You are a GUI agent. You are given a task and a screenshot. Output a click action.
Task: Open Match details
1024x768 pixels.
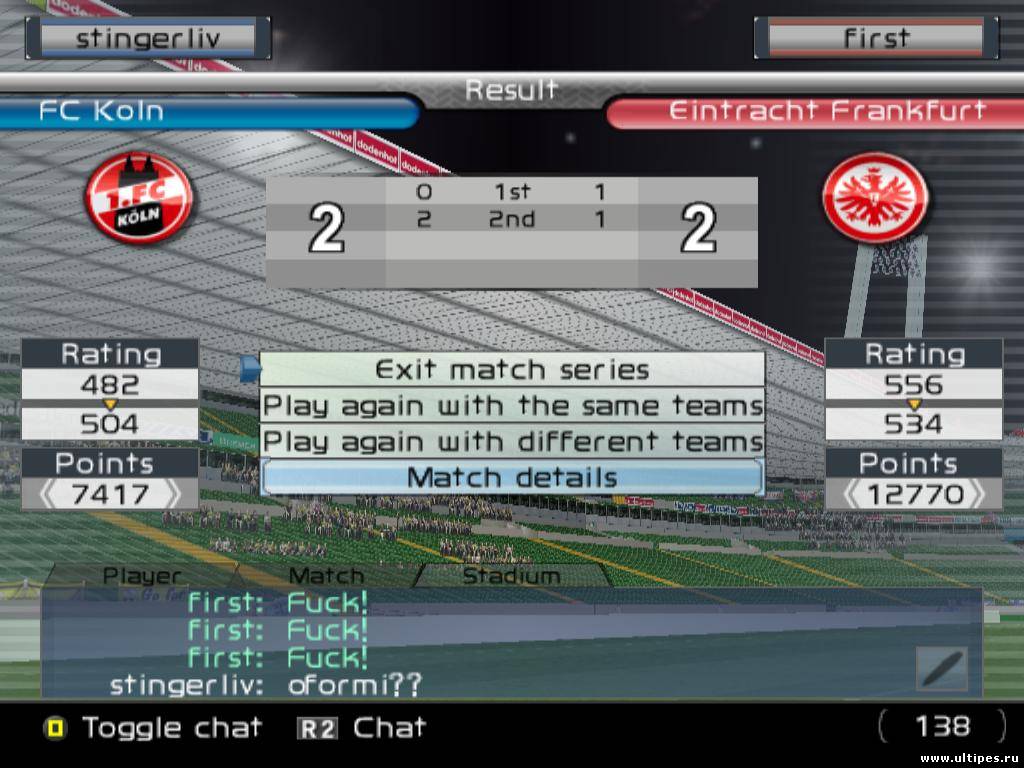pyautogui.click(x=512, y=478)
